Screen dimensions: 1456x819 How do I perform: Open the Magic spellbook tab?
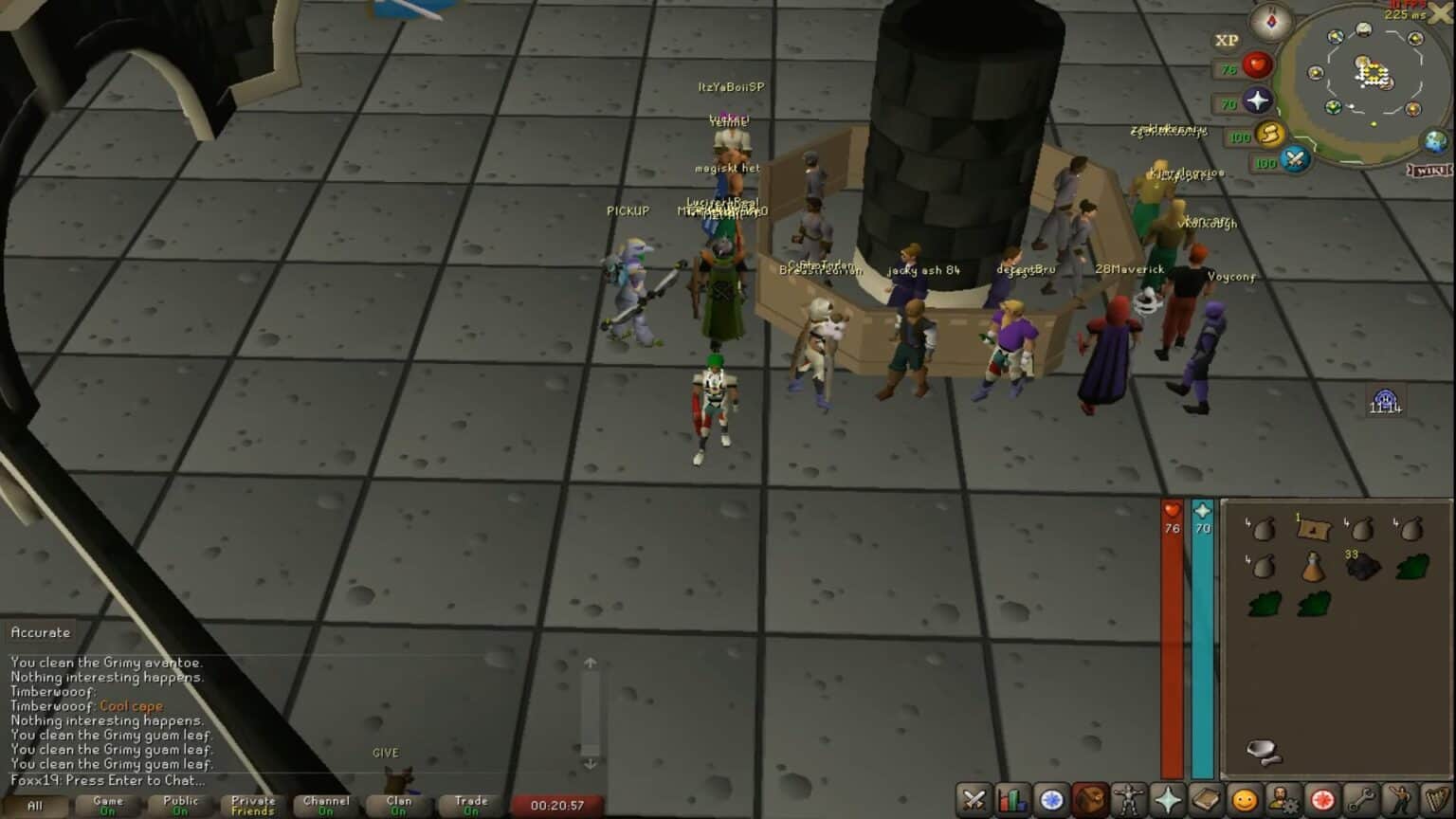click(1207, 797)
